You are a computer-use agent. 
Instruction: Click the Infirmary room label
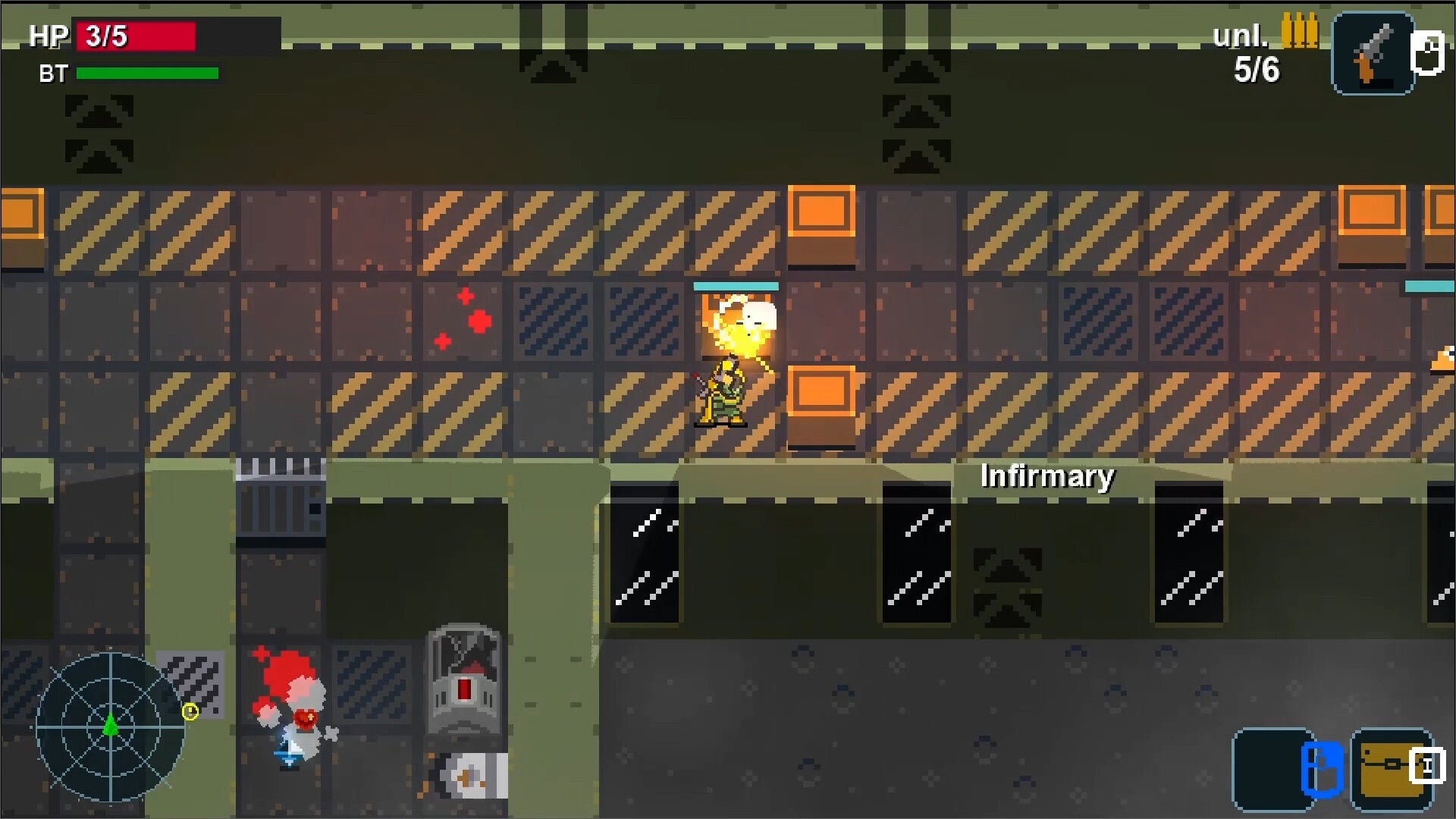[1047, 476]
